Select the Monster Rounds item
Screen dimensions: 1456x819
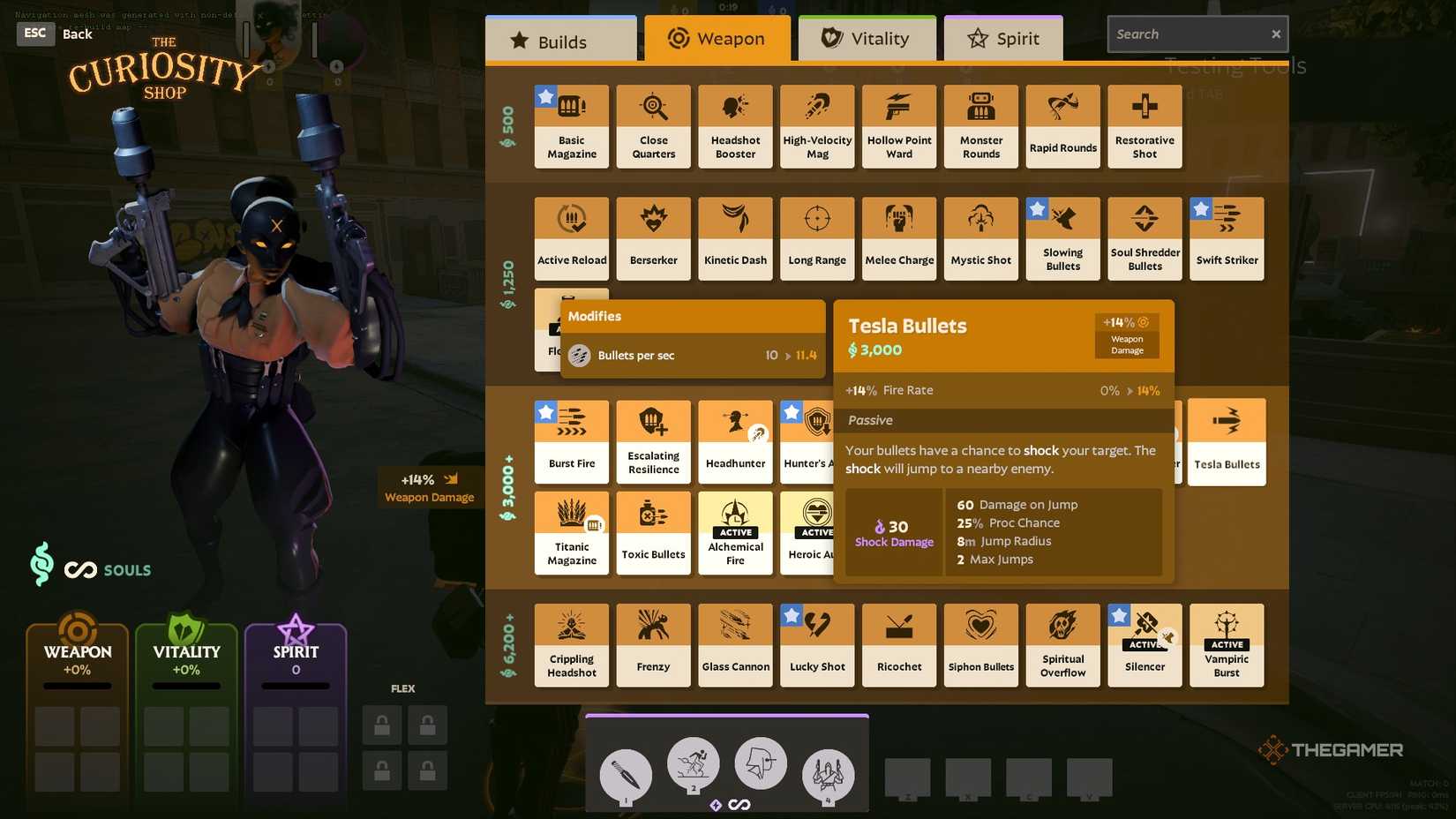click(x=980, y=124)
